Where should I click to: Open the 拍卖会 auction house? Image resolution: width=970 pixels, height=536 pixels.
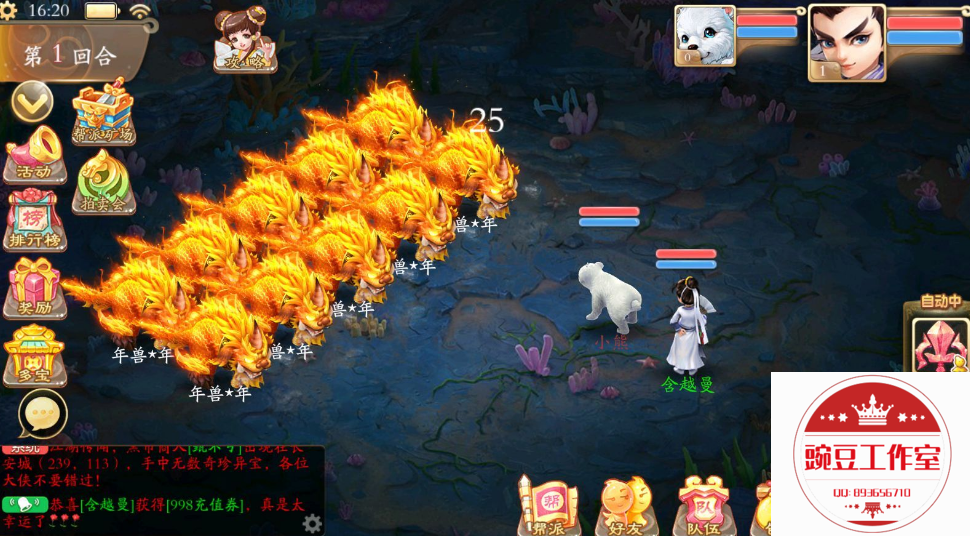pyautogui.click(x=104, y=183)
